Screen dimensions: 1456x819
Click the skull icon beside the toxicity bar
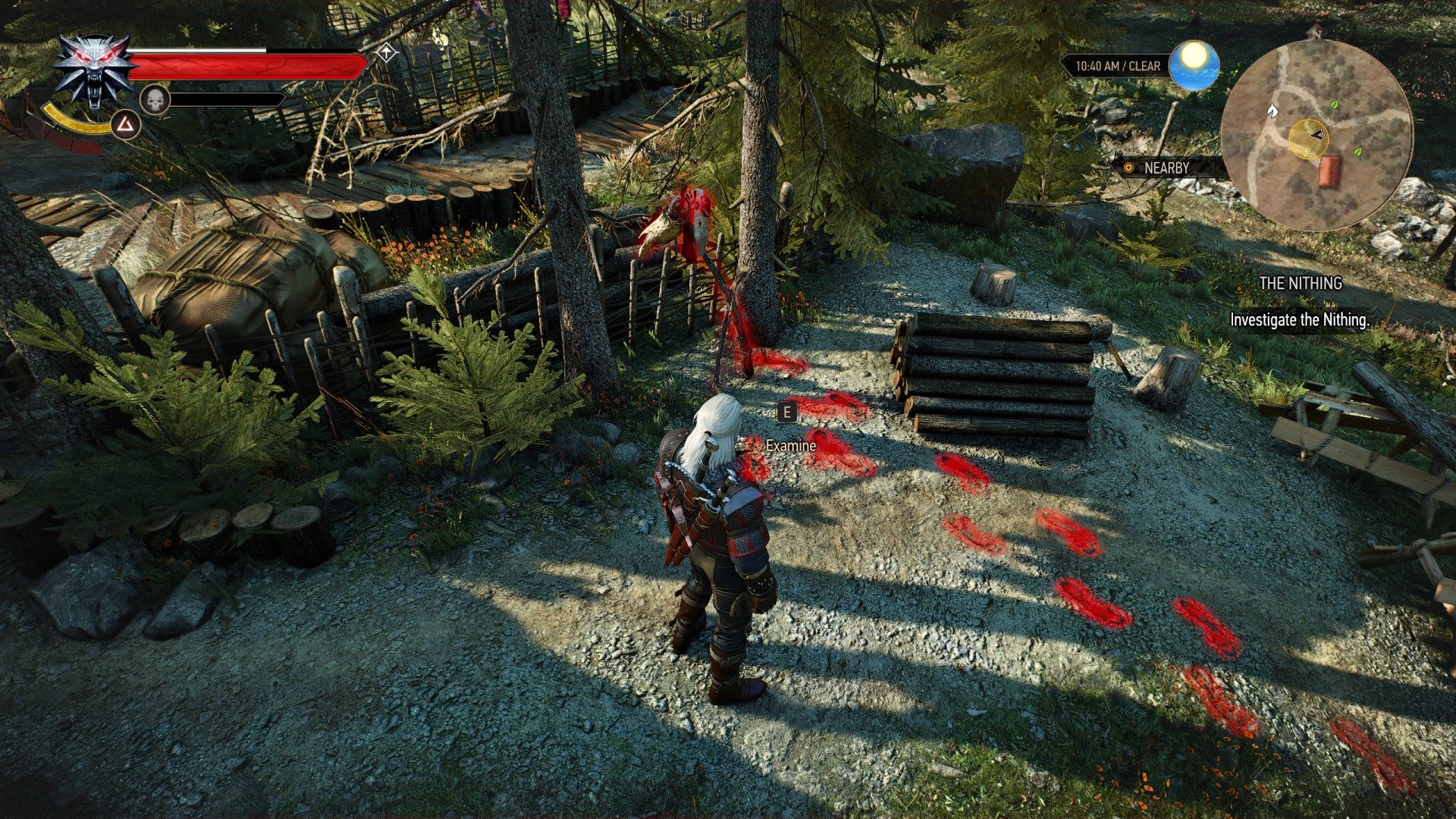point(155,99)
